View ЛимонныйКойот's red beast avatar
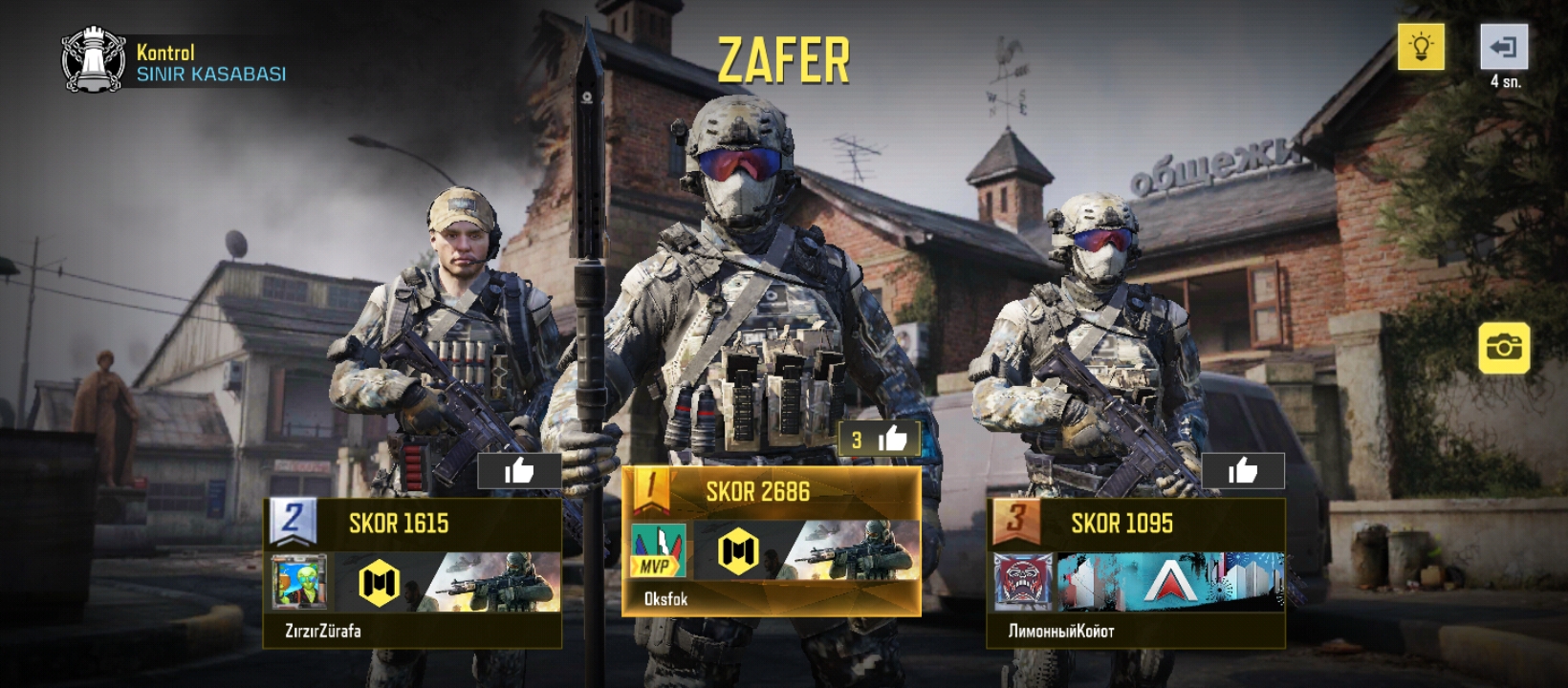The image size is (1568, 688). (x=1022, y=582)
